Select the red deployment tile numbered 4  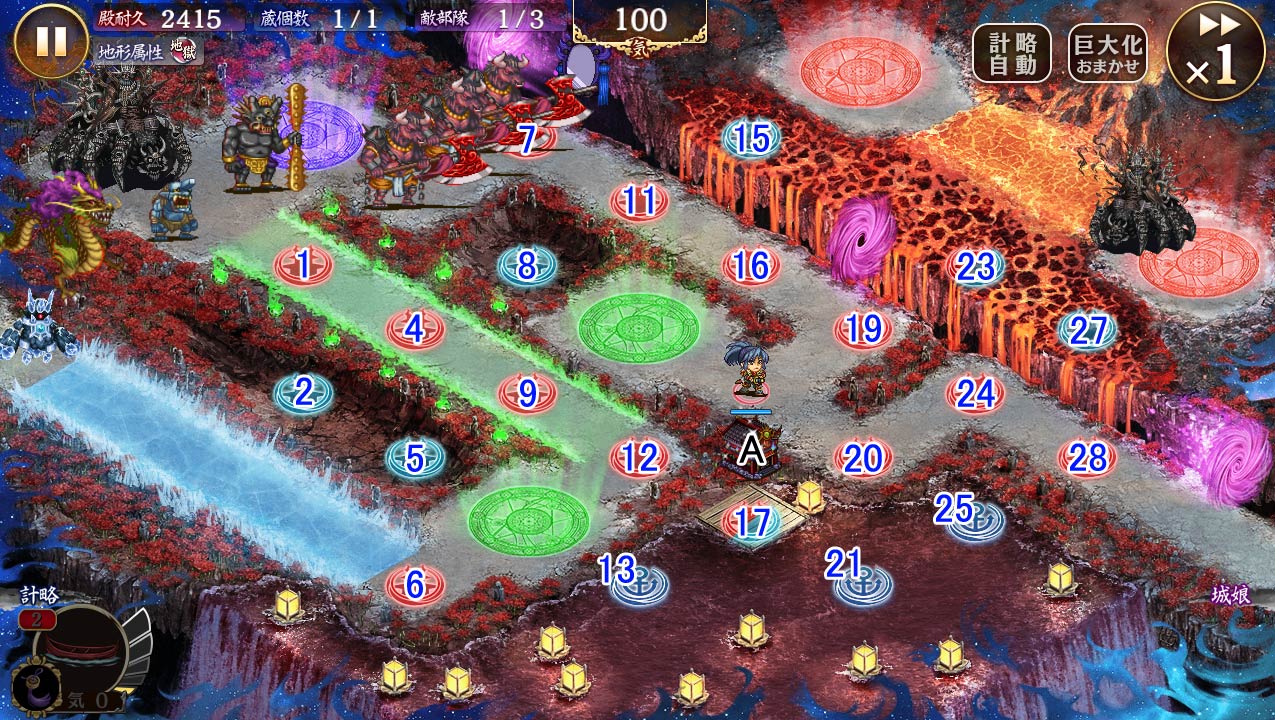[415, 328]
